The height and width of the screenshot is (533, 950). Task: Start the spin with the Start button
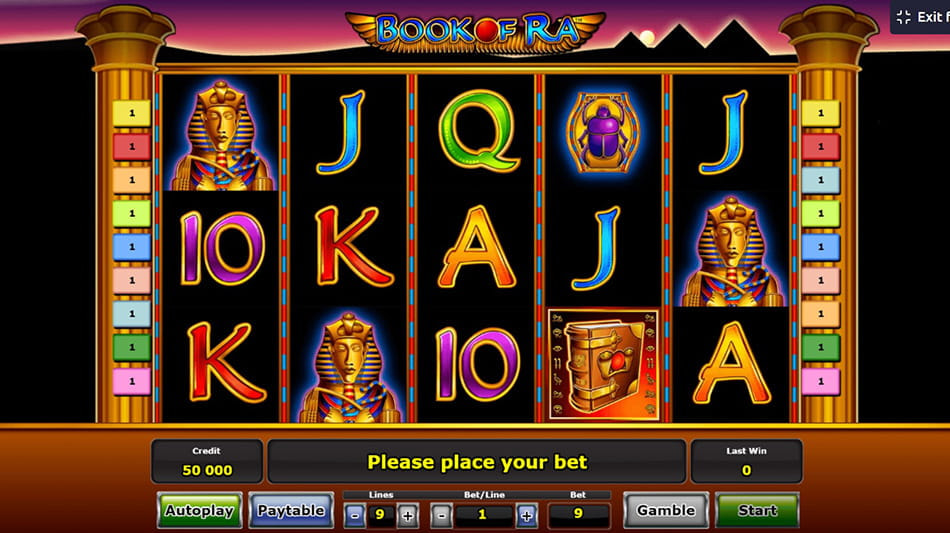[757, 510]
